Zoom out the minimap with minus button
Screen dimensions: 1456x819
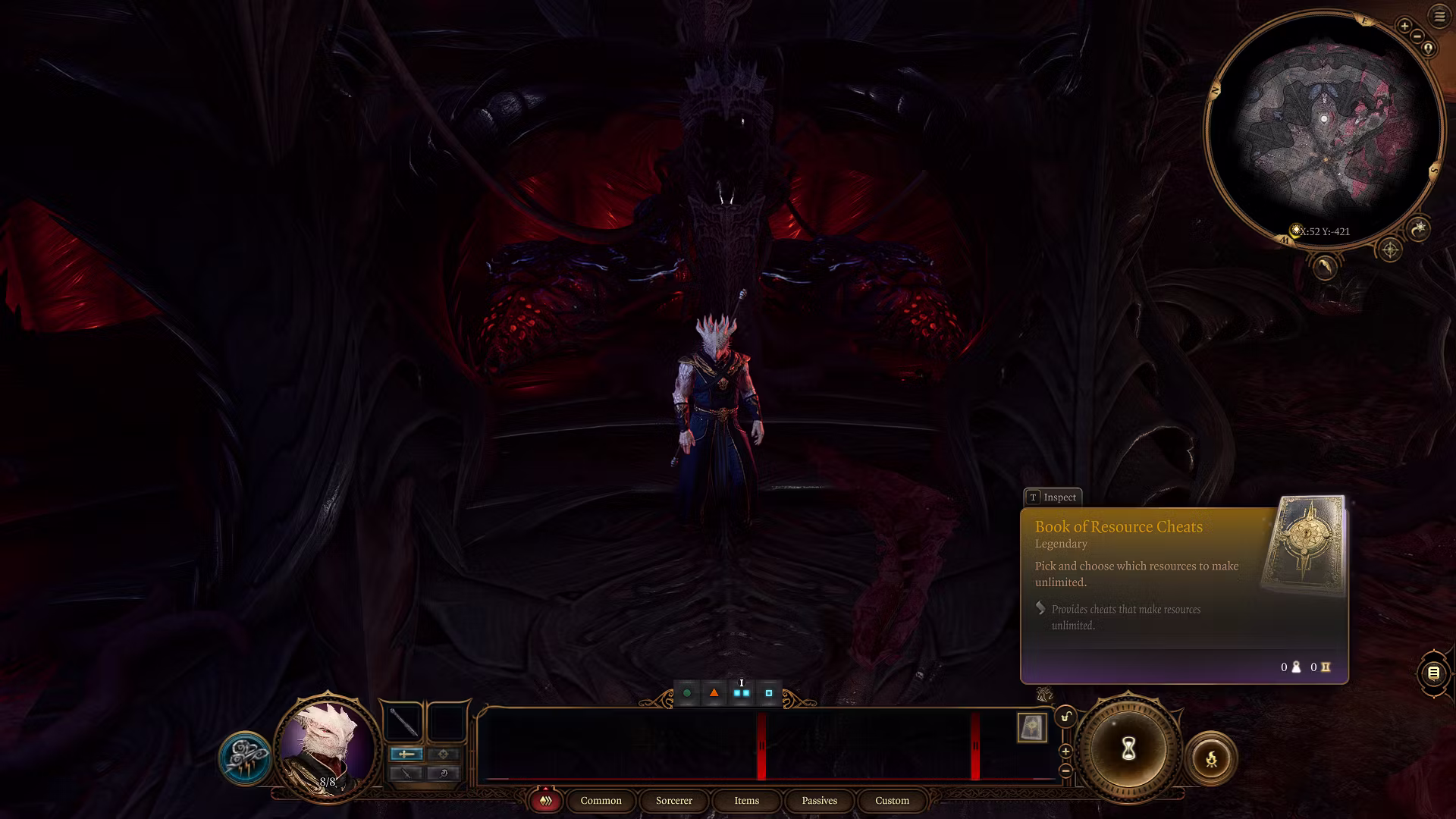pos(1417,36)
